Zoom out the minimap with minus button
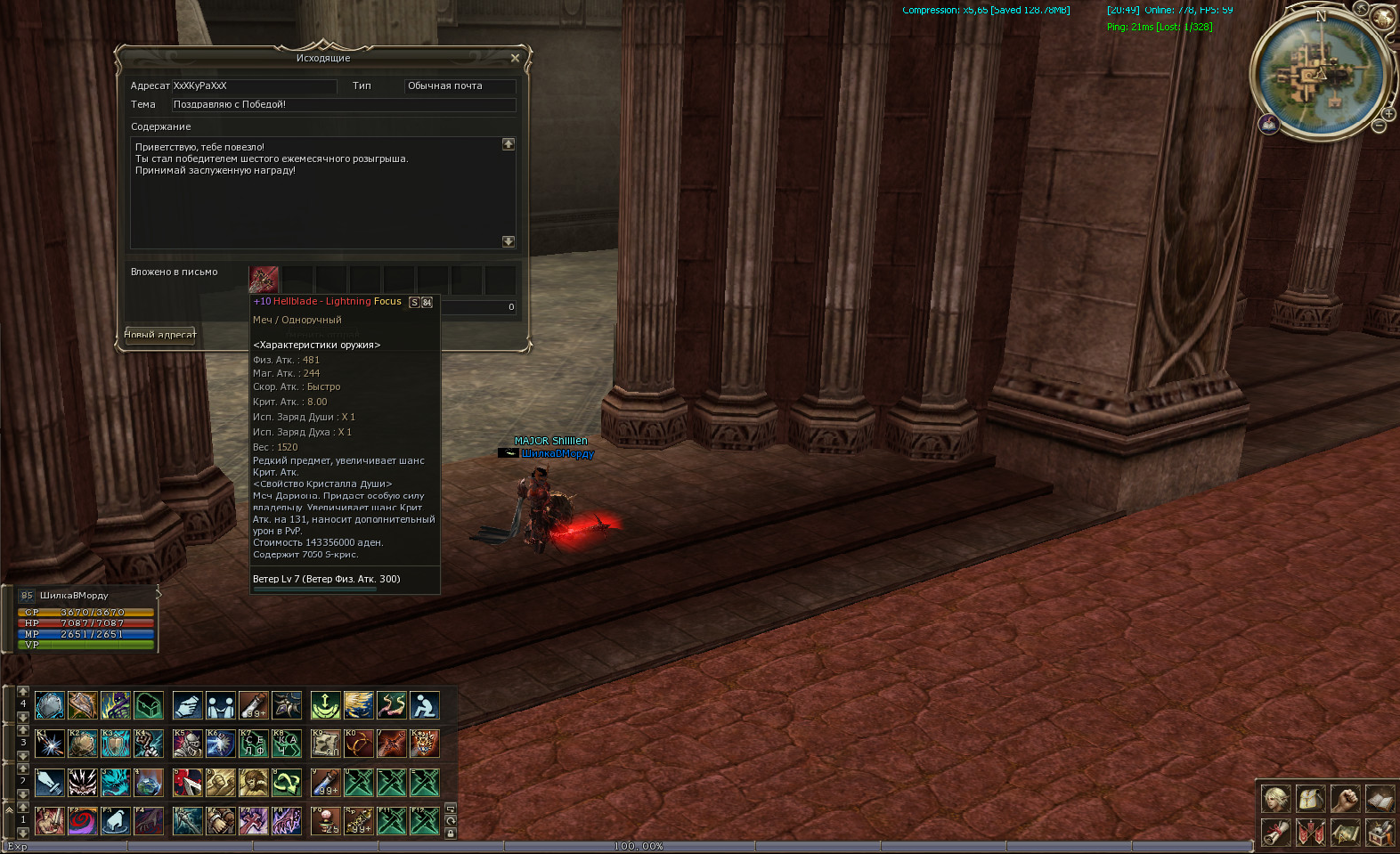This screenshot has height=854, width=1400. click(x=1379, y=126)
